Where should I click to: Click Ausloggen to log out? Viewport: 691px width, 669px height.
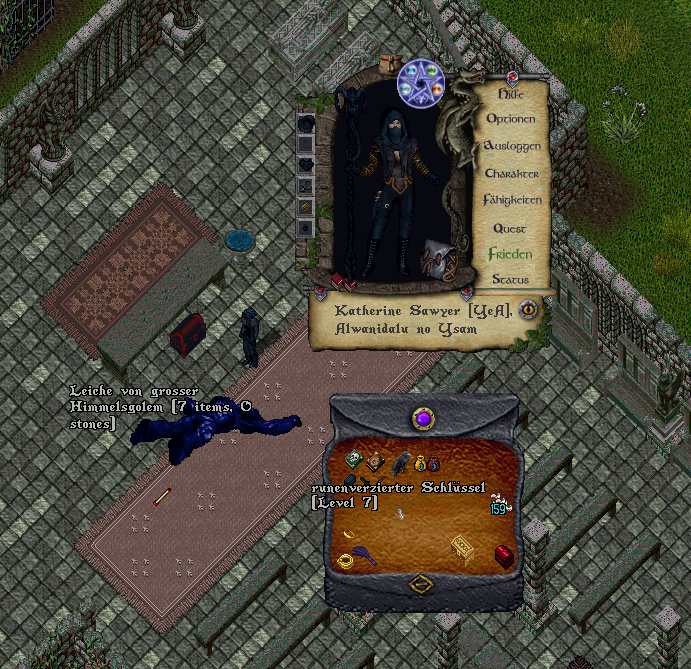tap(511, 146)
